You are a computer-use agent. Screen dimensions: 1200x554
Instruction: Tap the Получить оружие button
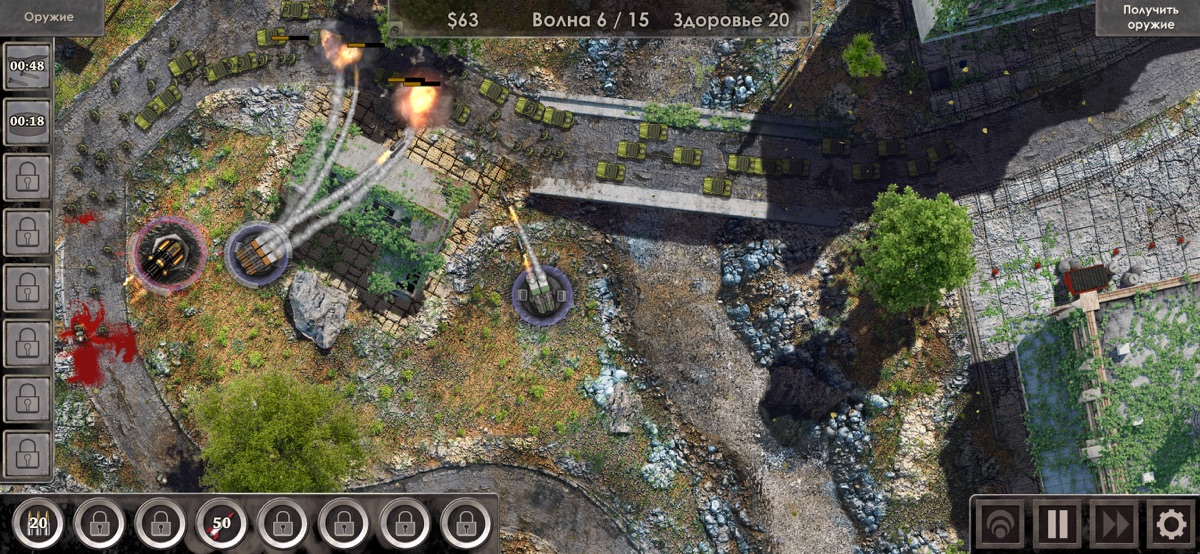click(1147, 17)
